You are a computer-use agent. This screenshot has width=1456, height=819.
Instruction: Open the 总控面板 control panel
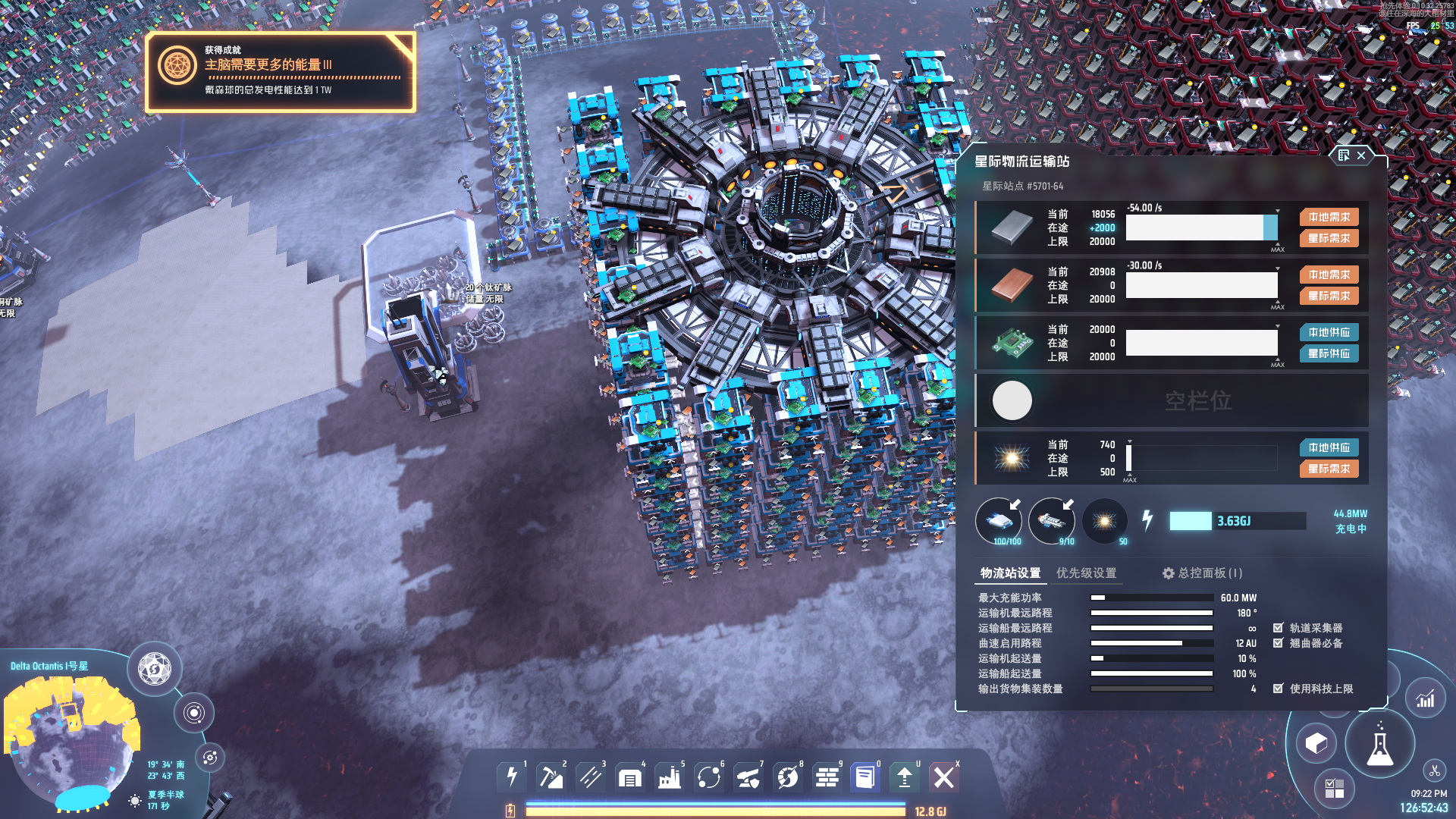[1202, 573]
